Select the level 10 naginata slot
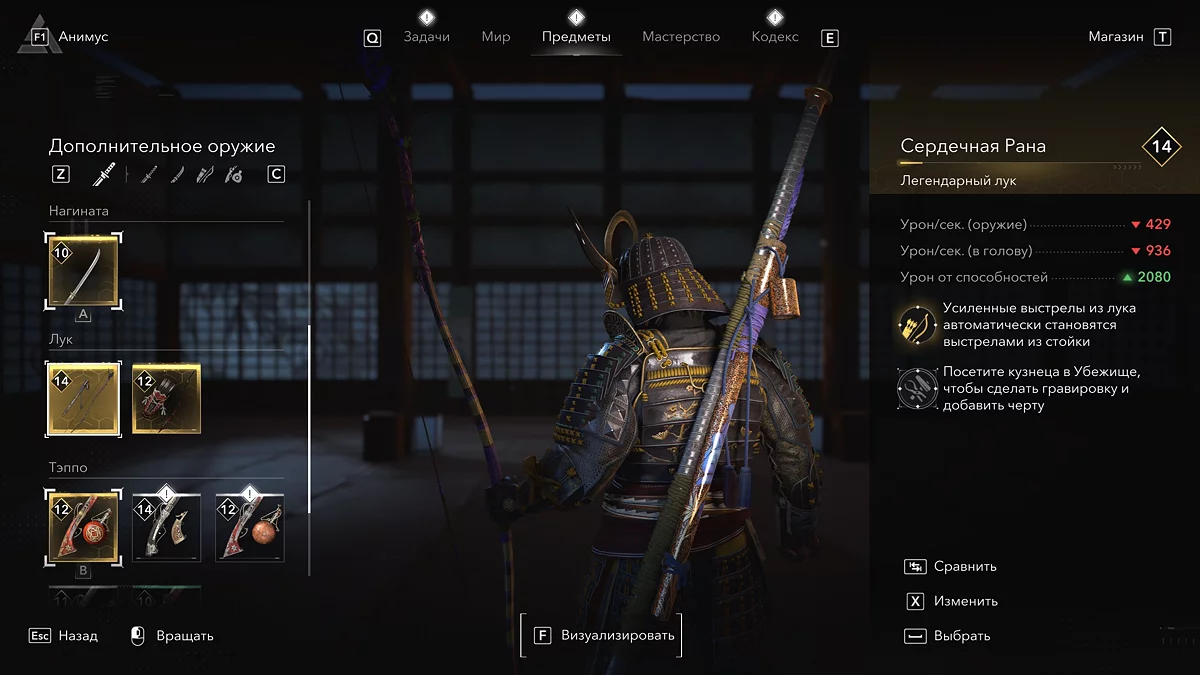Screen dimensions: 1200x675 [x=84, y=270]
